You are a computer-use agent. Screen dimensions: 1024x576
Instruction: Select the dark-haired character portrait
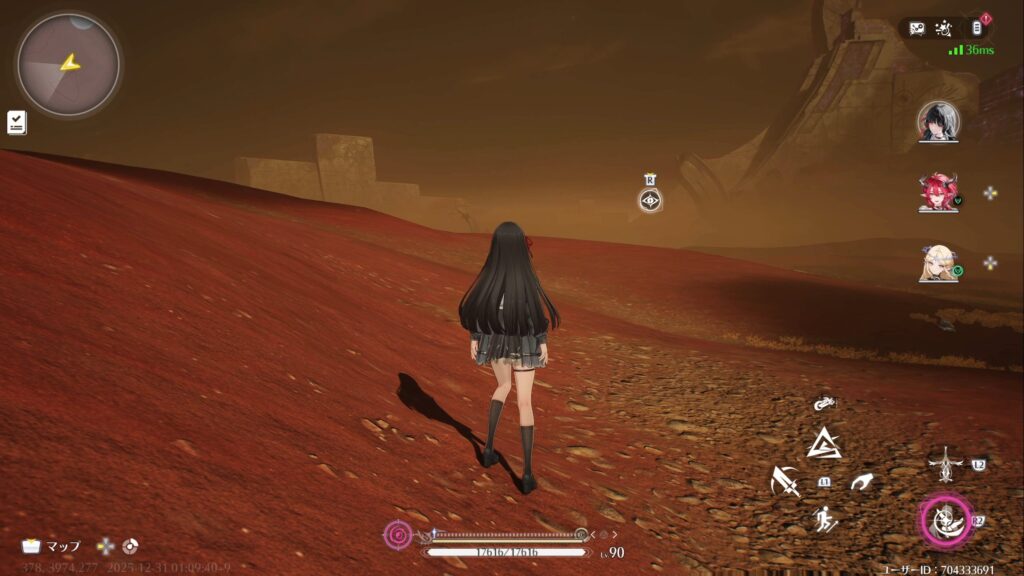click(x=938, y=121)
